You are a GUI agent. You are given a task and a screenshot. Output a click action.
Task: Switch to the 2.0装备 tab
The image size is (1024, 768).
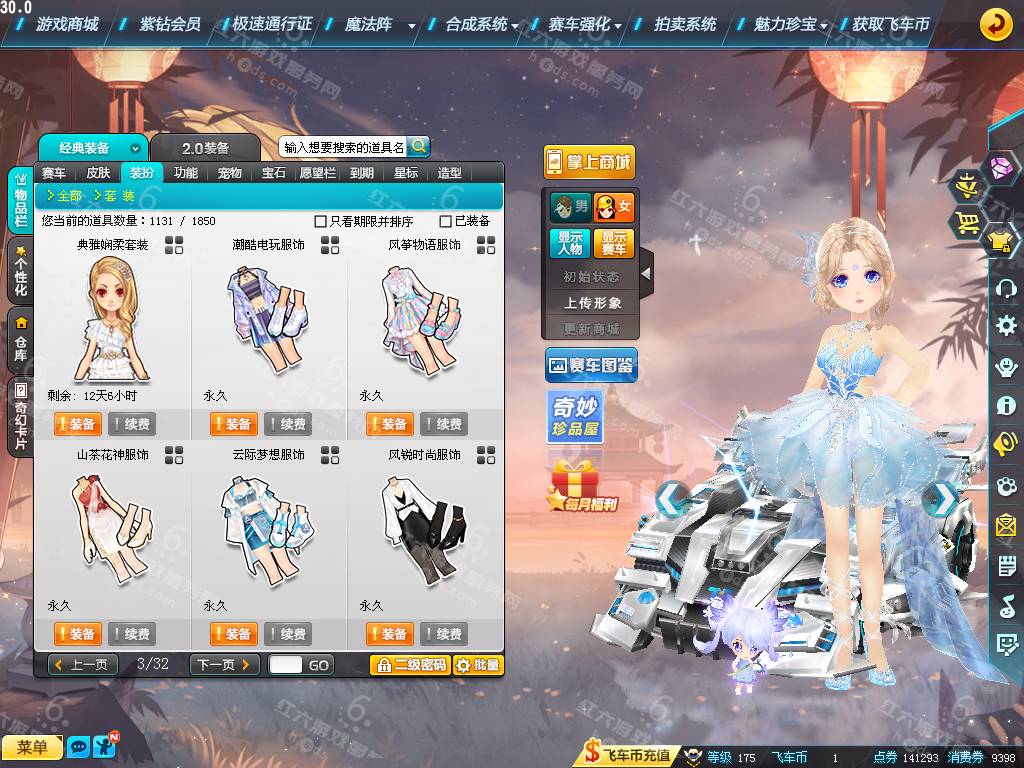205,148
